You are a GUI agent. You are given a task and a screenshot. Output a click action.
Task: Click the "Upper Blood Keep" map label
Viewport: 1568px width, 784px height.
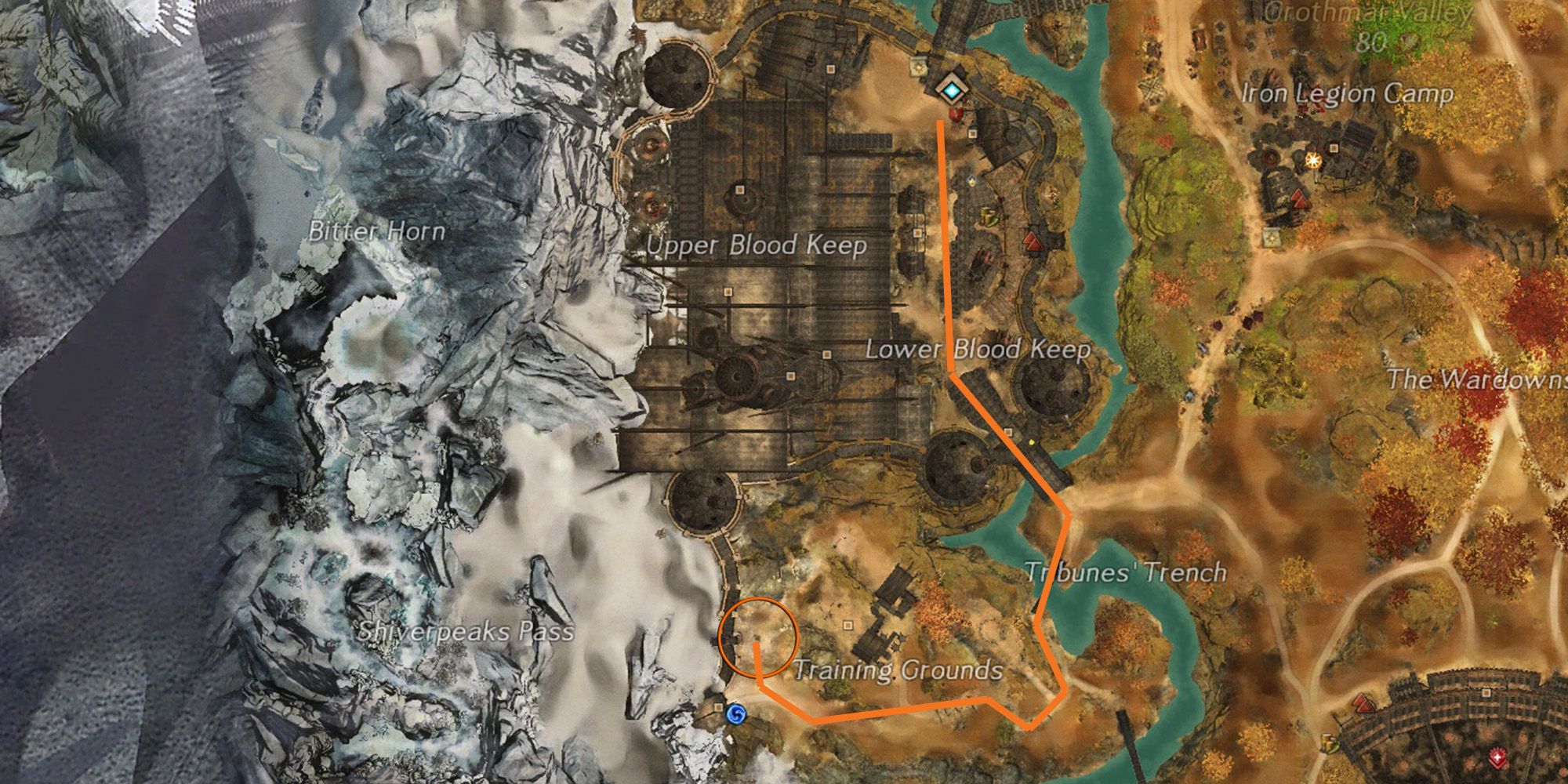(x=757, y=246)
